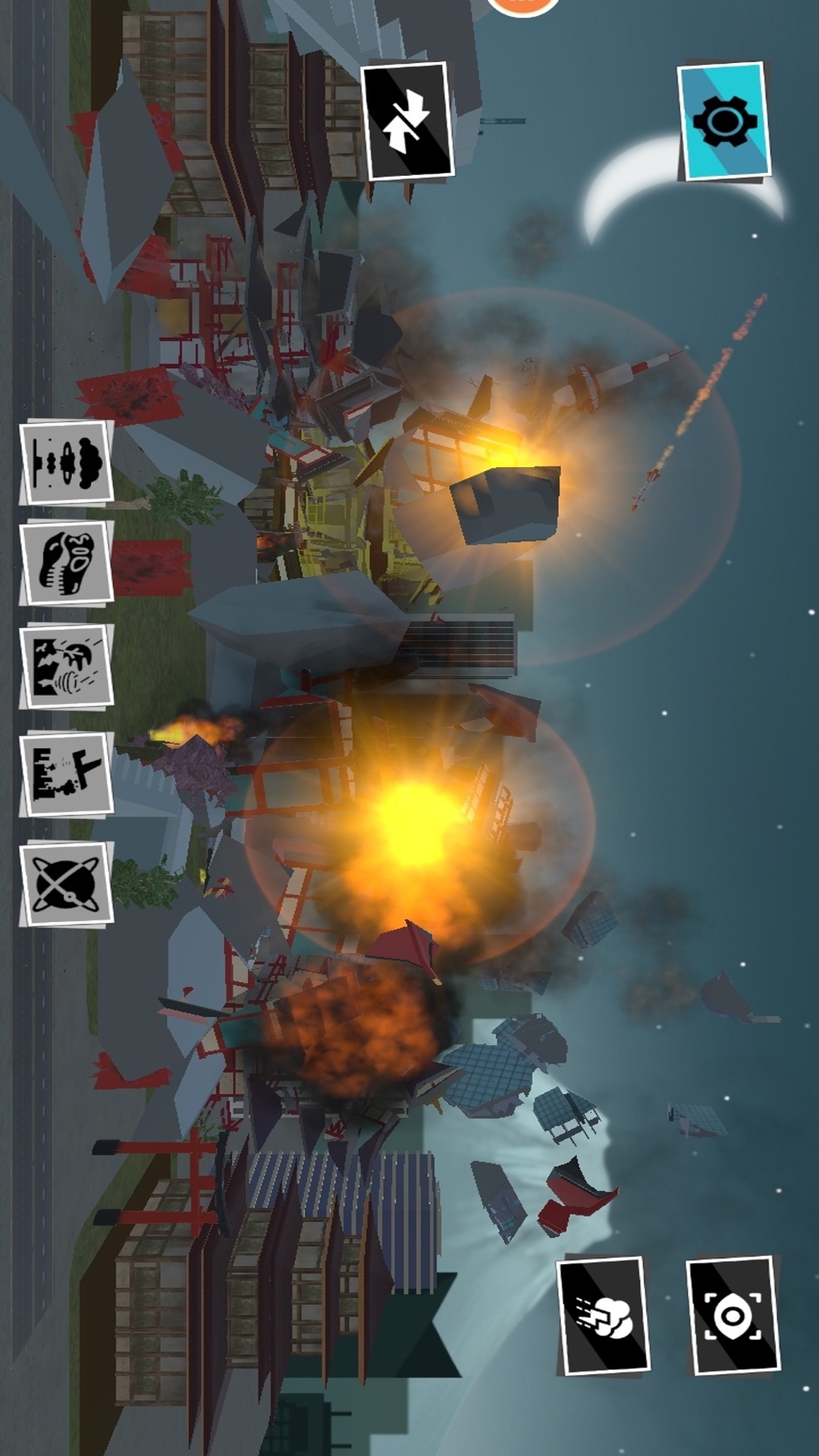Choose the dinosaur skull monster icon
The height and width of the screenshot is (1456, 819).
coord(67,563)
